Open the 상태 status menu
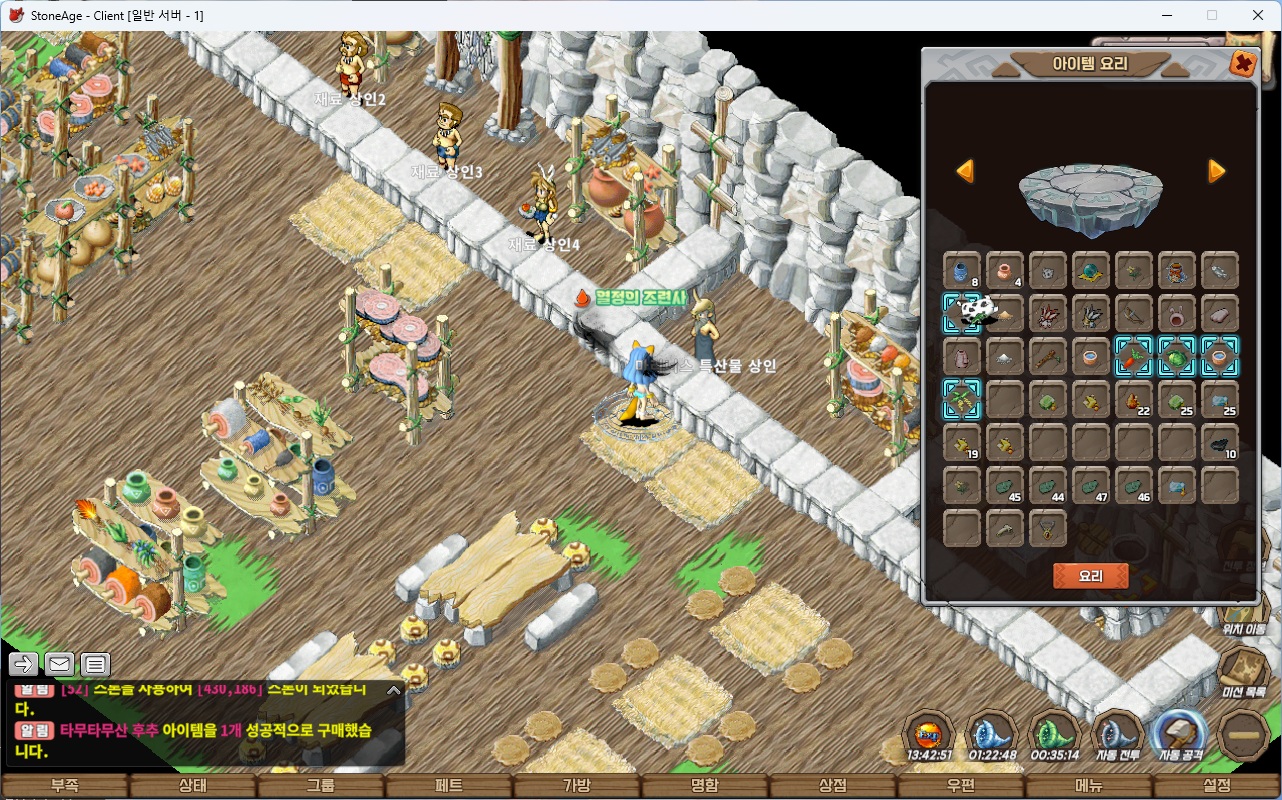The image size is (1282, 800). 192,786
